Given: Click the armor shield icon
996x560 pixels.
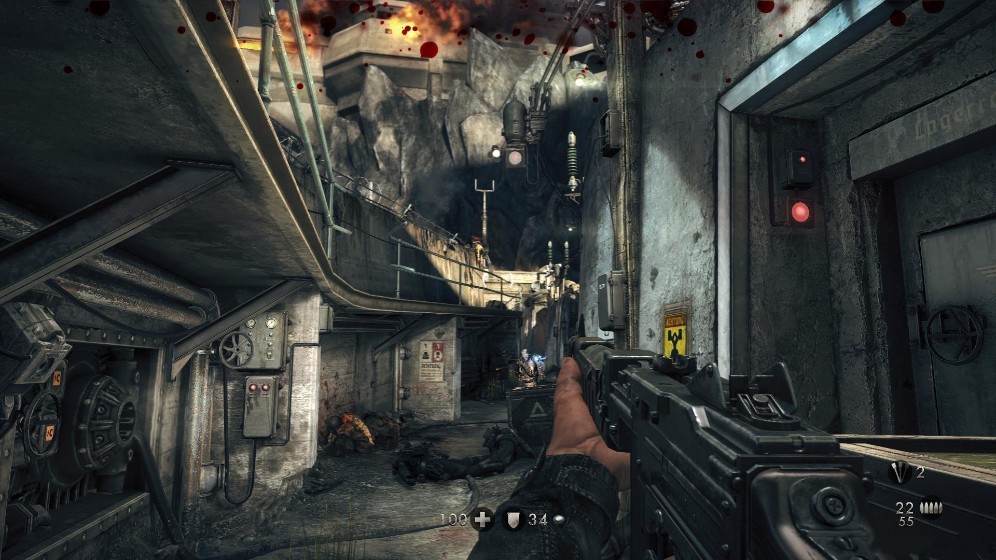Looking at the screenshot, I should click(x=512, y=518).
